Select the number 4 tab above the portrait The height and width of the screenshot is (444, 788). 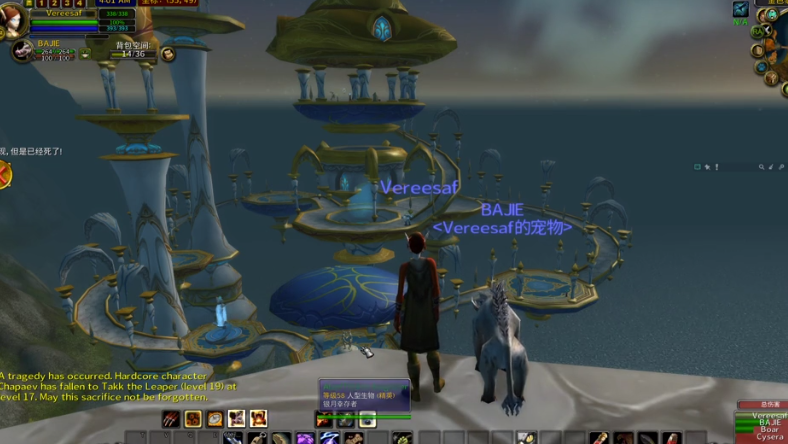click(x=80, y=4)
